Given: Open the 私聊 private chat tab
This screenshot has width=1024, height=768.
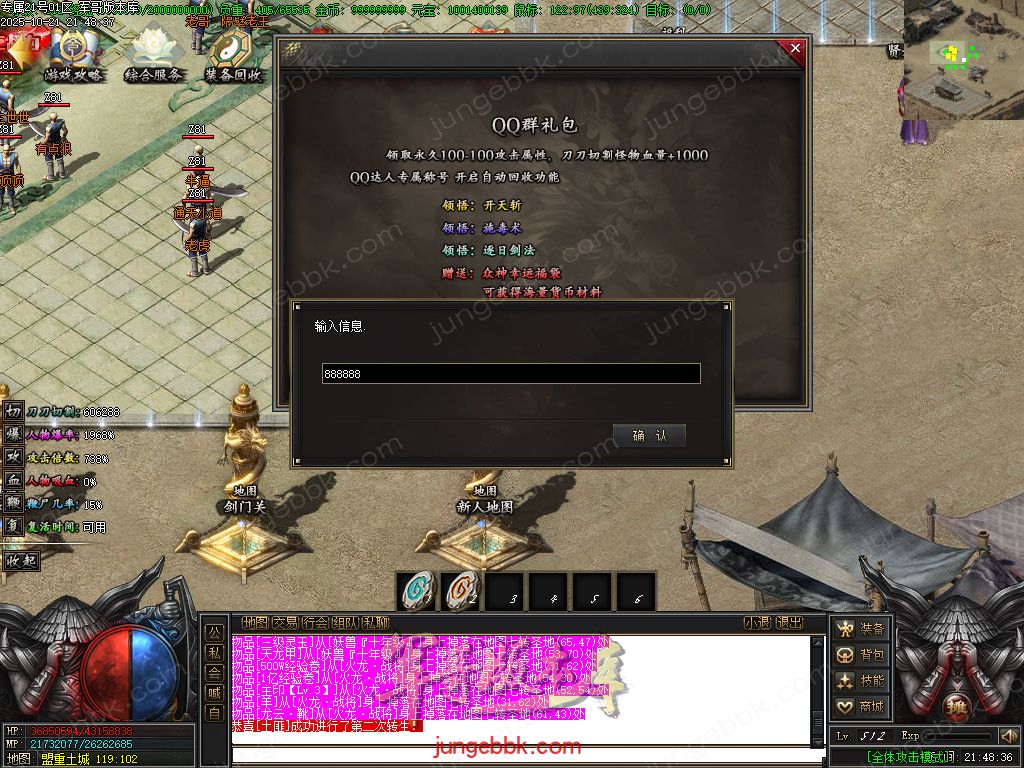Looking at the screenshot, I should tap(375, 622).
